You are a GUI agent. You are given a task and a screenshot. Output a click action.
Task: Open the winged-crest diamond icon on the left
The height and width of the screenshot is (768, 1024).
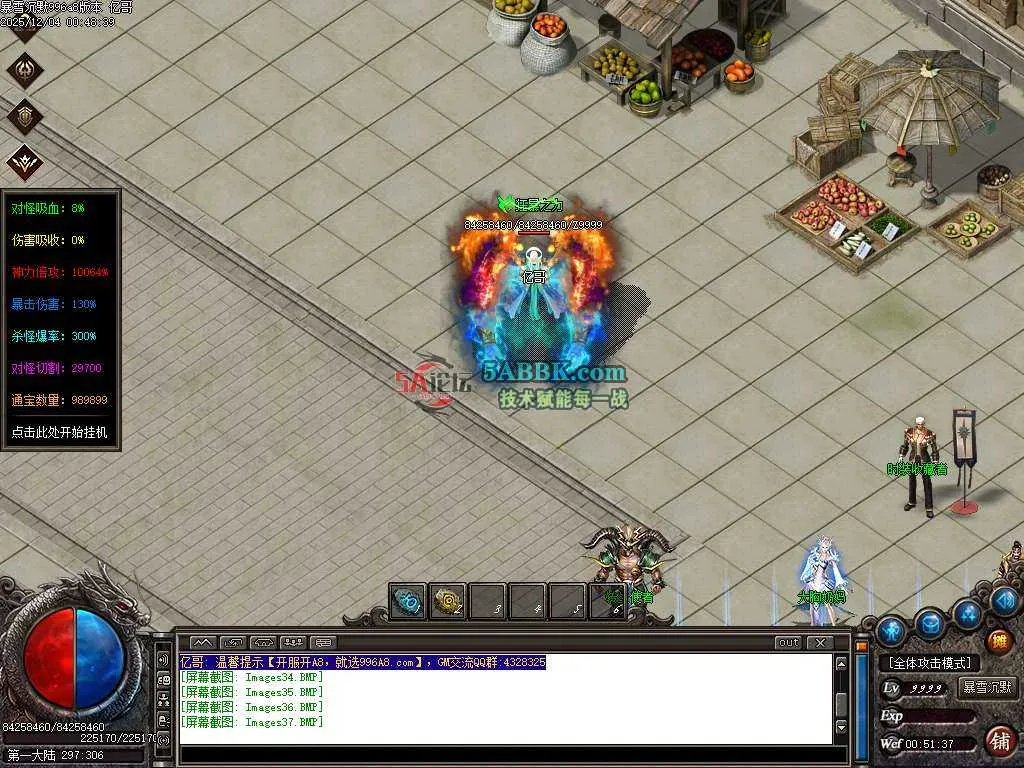coord(24,162)
